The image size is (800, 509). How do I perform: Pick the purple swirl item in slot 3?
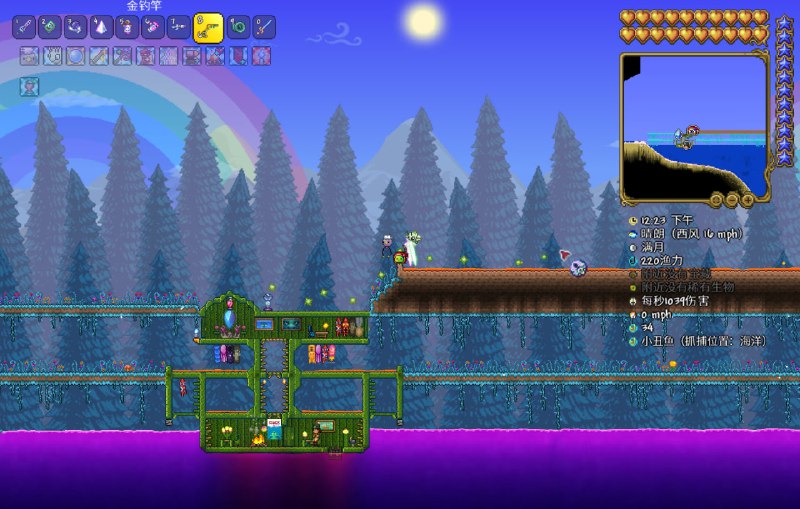[x=76, y=27]
